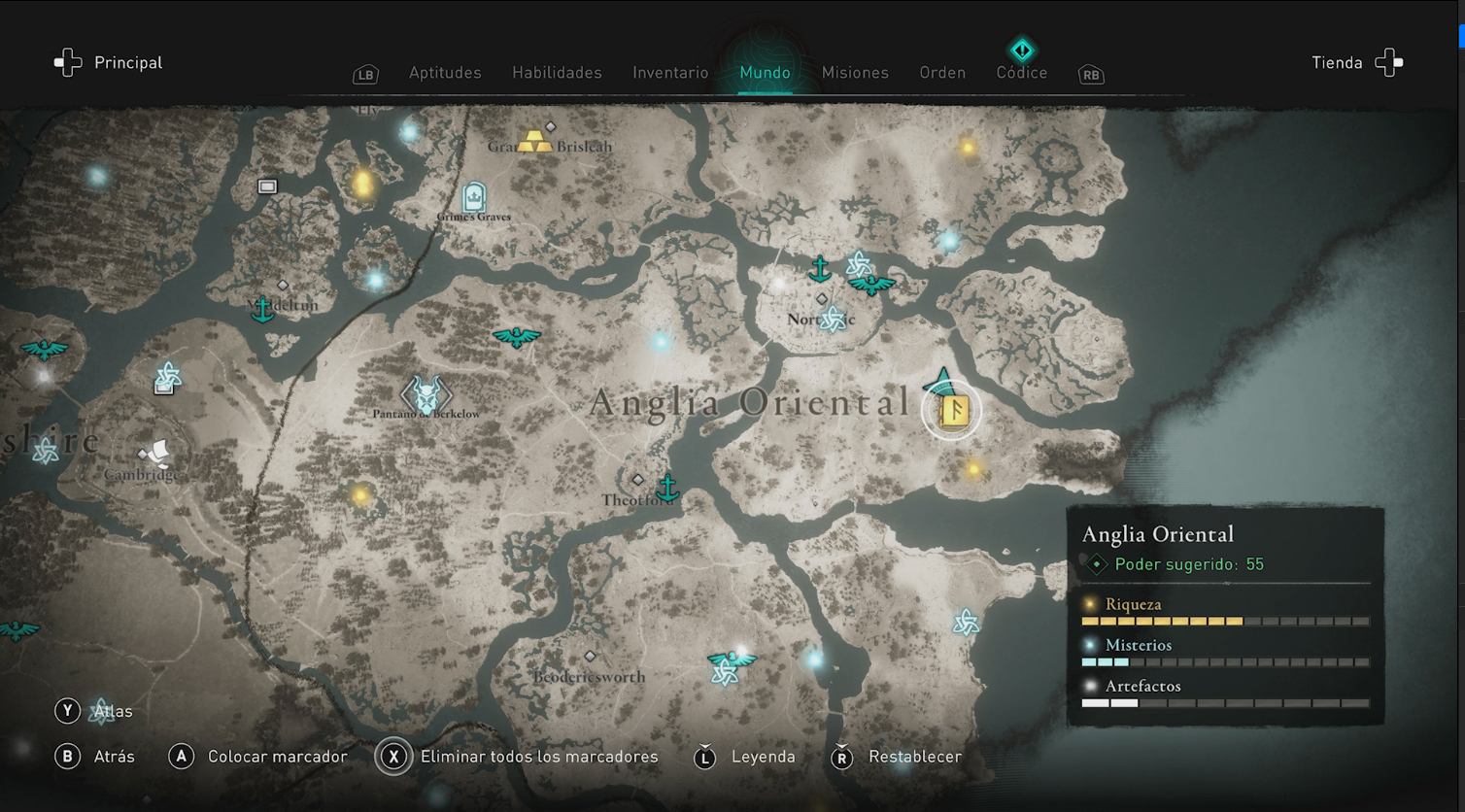
Task: Click the white raven icon at Cambridge
Action: pos(155,454)
